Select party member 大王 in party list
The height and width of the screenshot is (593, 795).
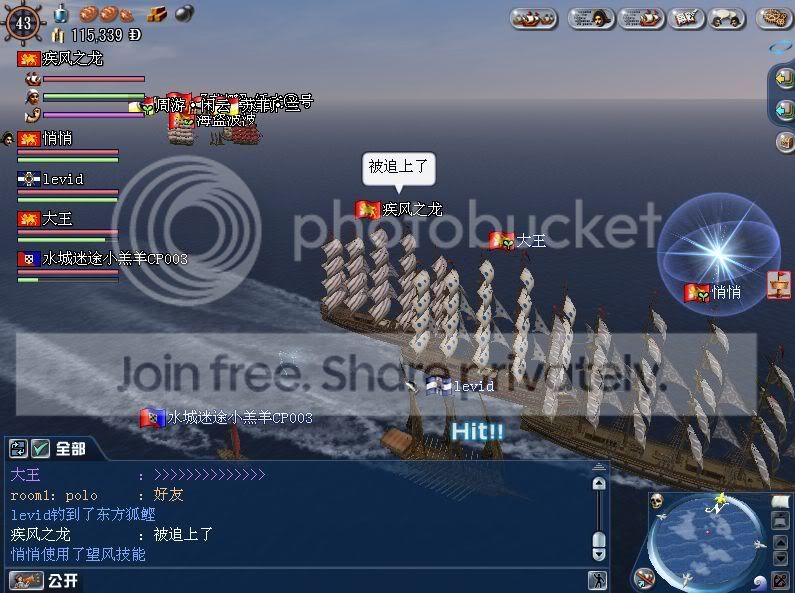point(58,219)
